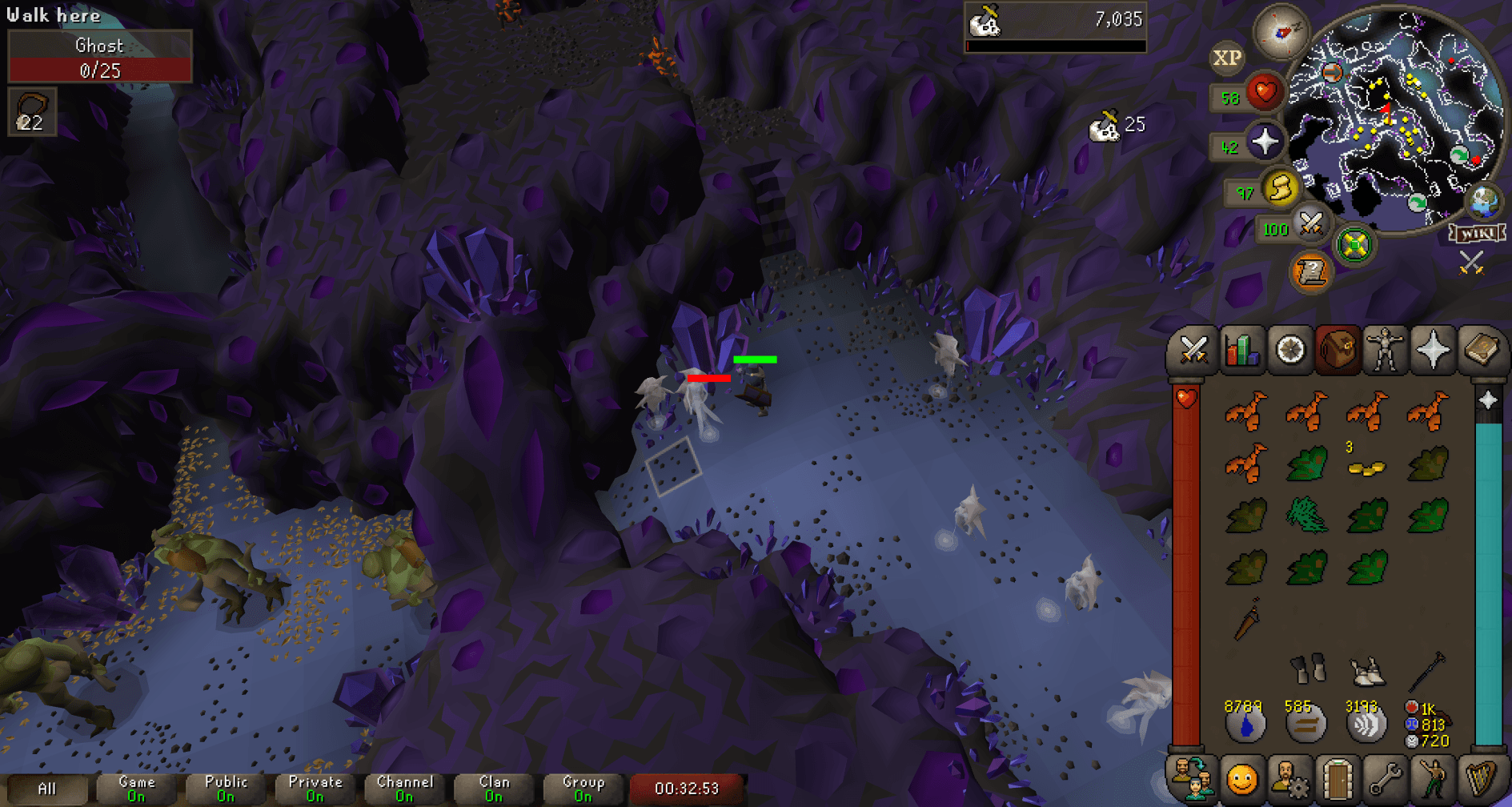Open the Skills stats icon

point(1241,350)
